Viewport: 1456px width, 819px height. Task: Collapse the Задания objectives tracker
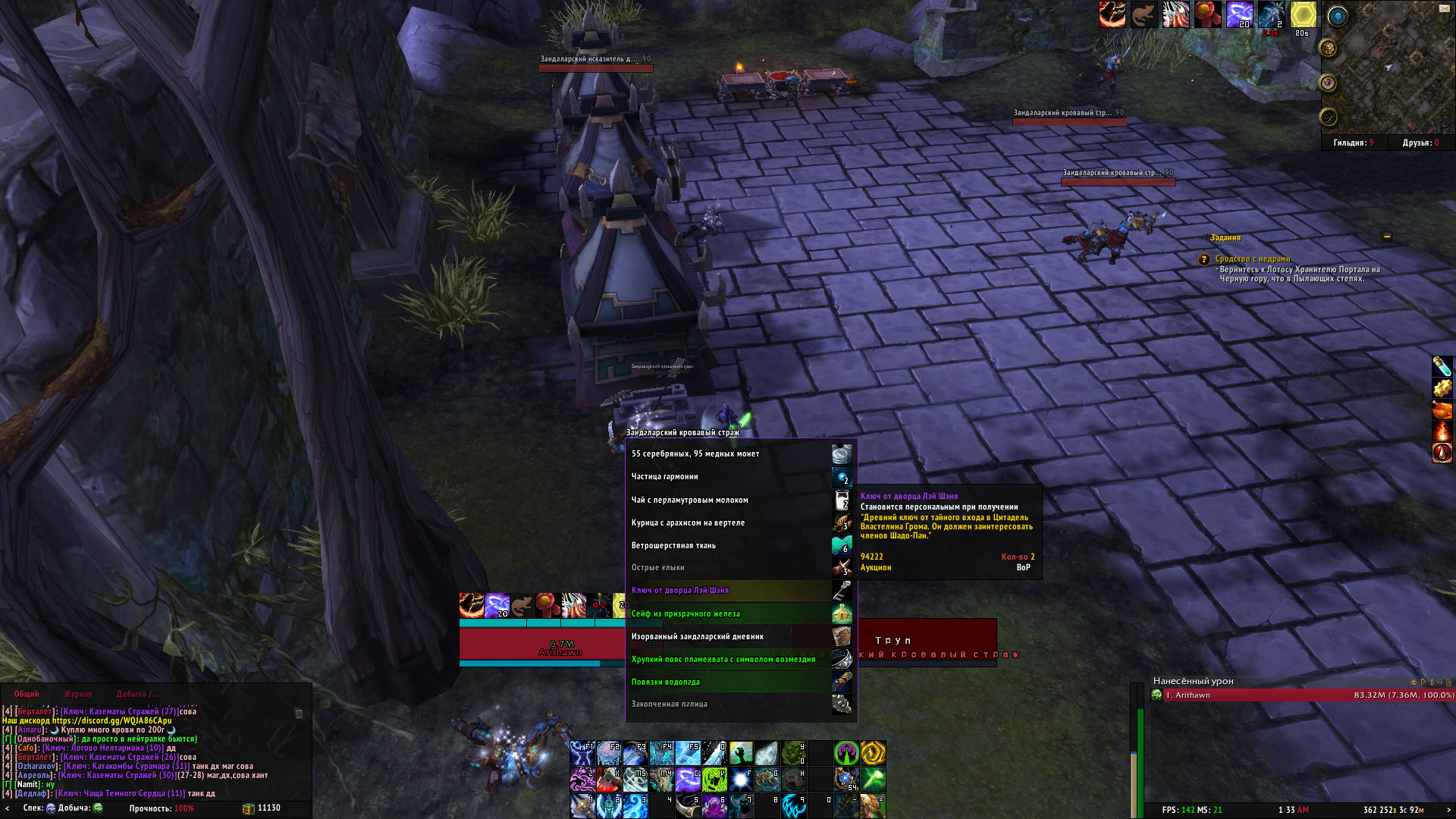tap(1387, 237)
